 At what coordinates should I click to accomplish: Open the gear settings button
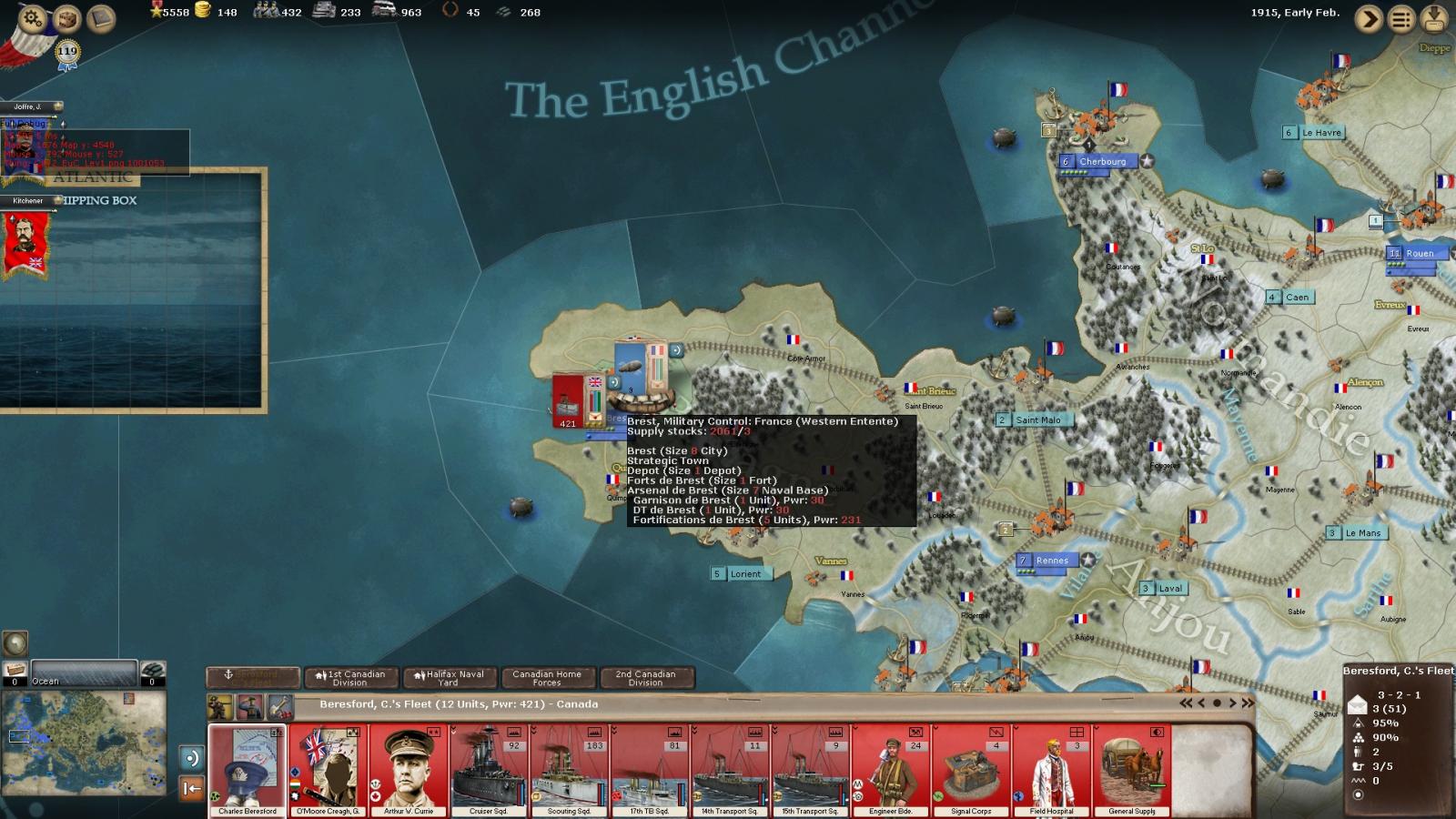pos(32,18)
